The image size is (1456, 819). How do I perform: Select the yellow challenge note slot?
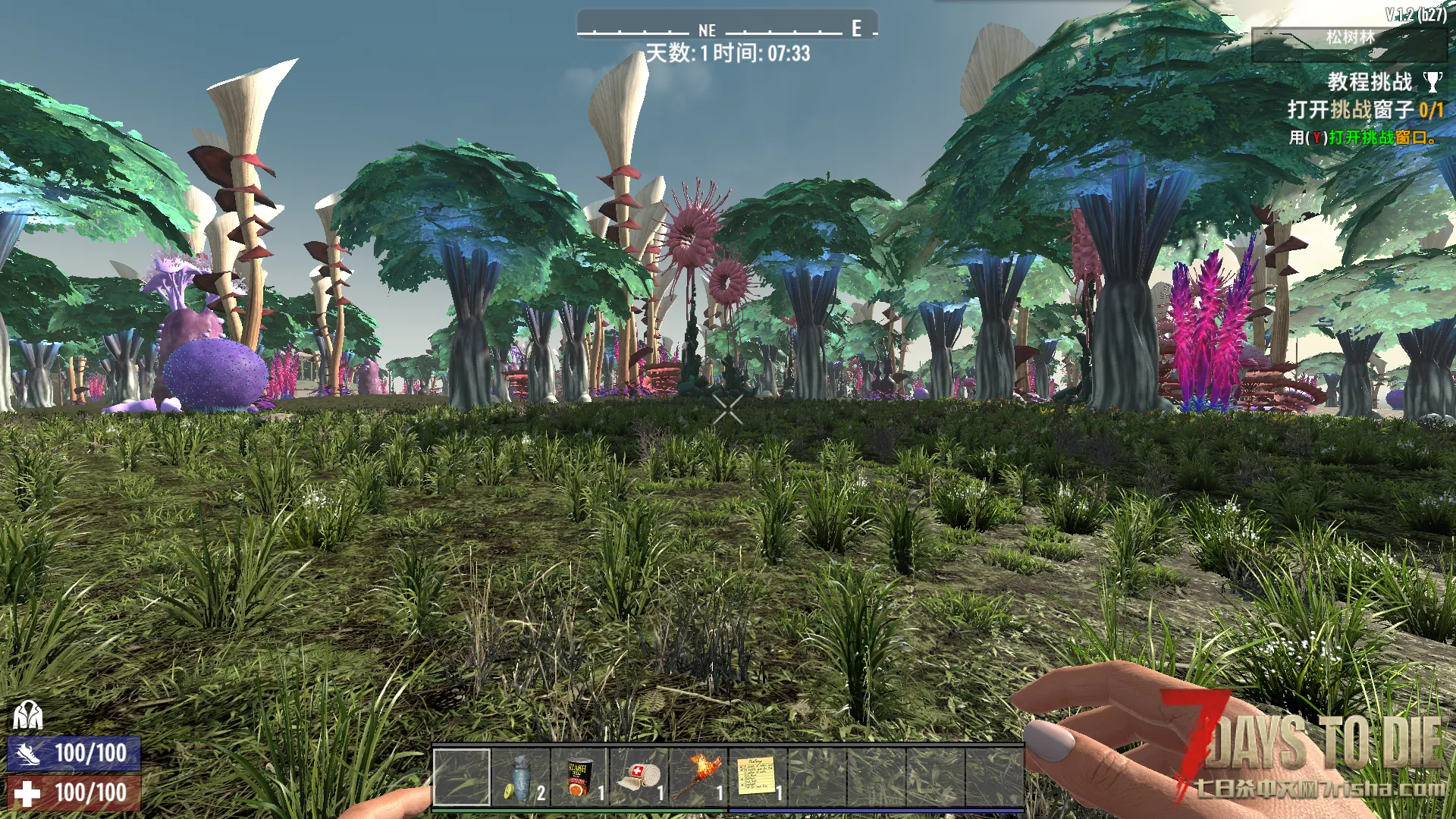[x=758, y=777]
